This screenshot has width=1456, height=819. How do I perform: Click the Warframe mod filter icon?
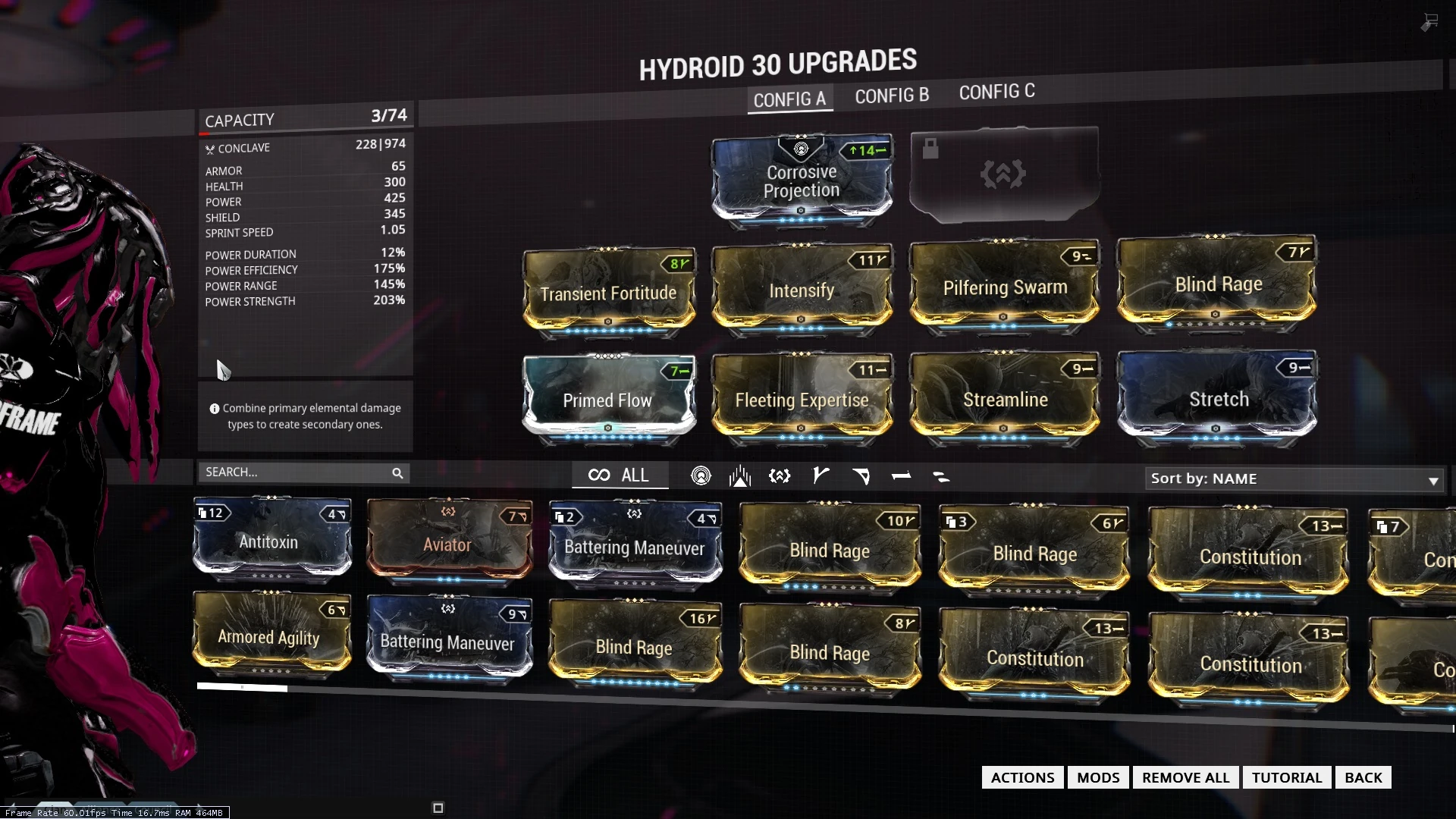[739, 476]
